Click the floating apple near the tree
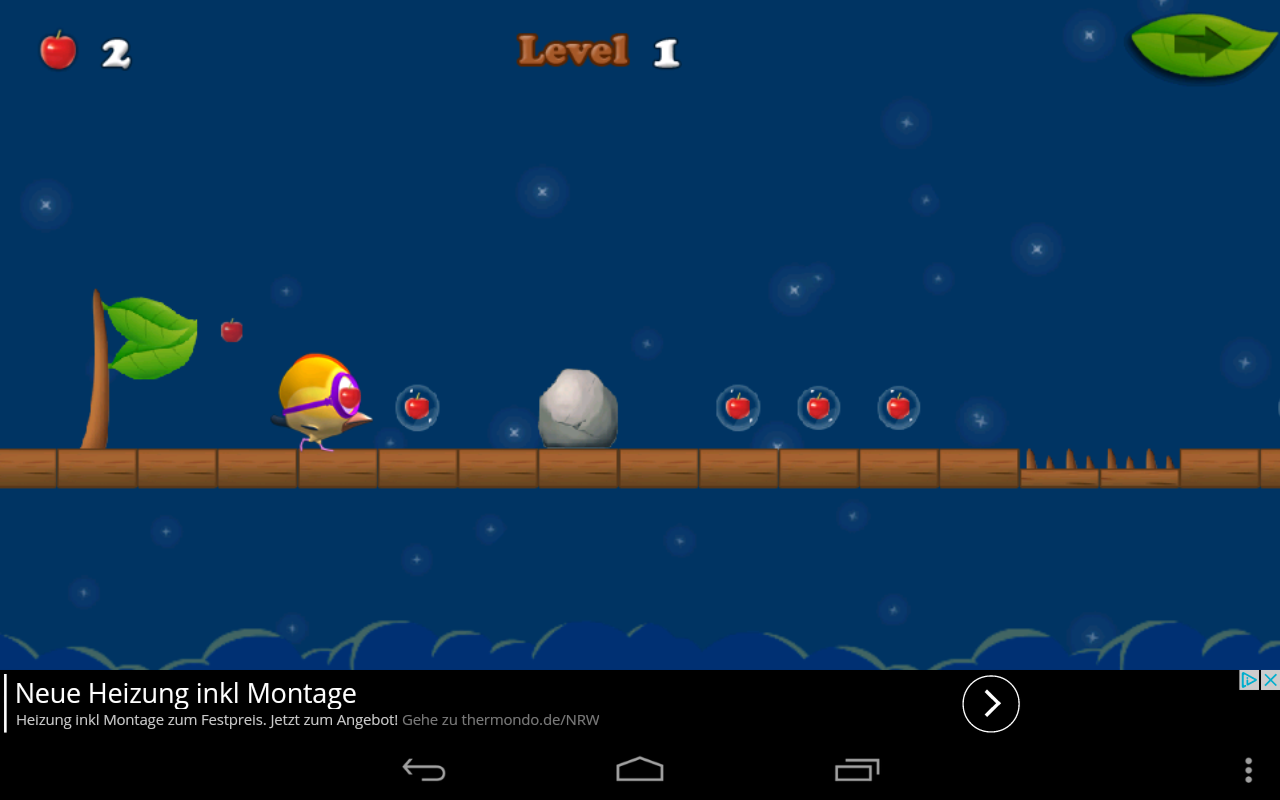Viewport: 1280px width, 800px height. (x=231, y=329)
